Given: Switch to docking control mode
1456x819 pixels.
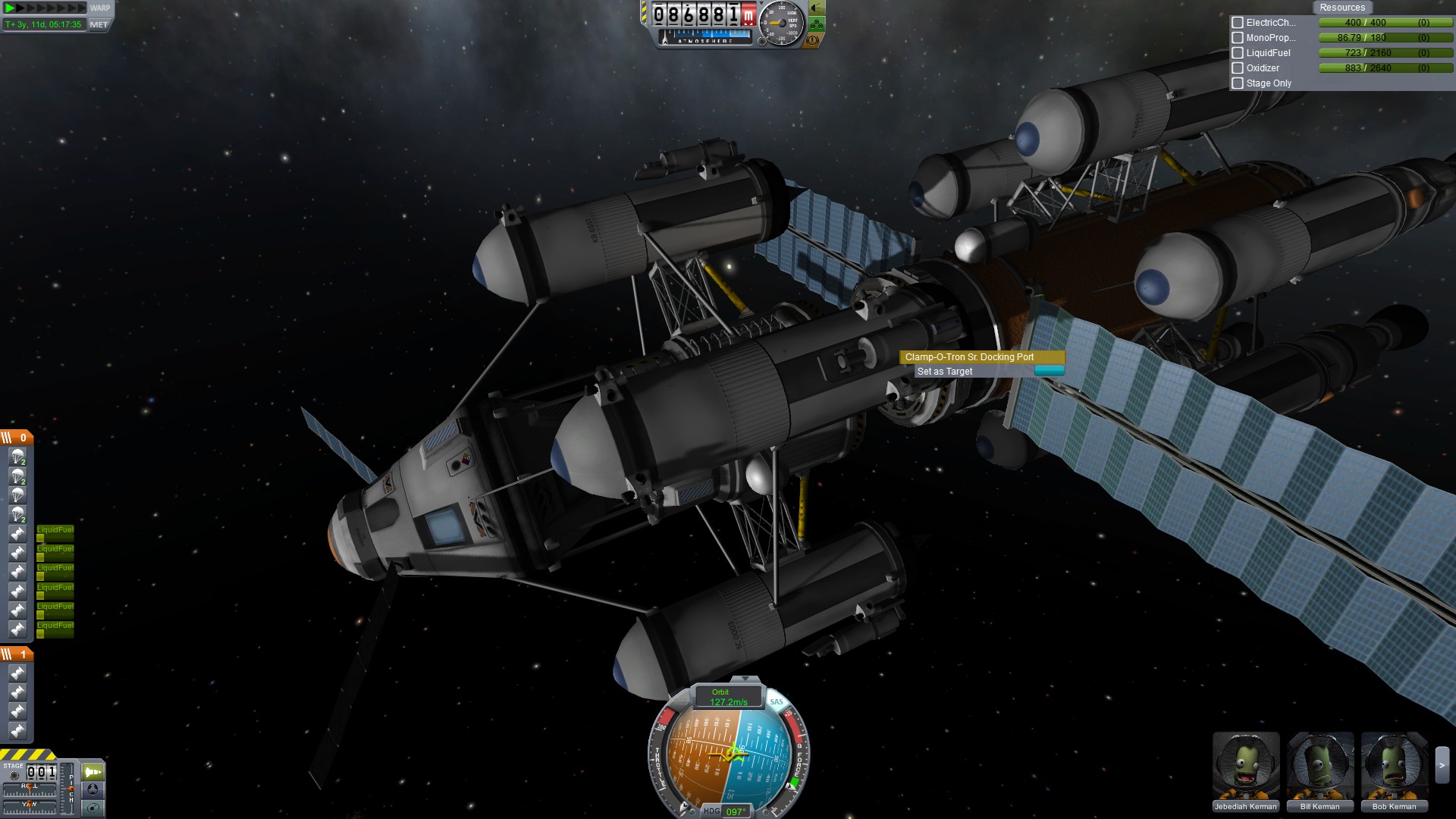Looking at the screenshot, I should [93, 789].
